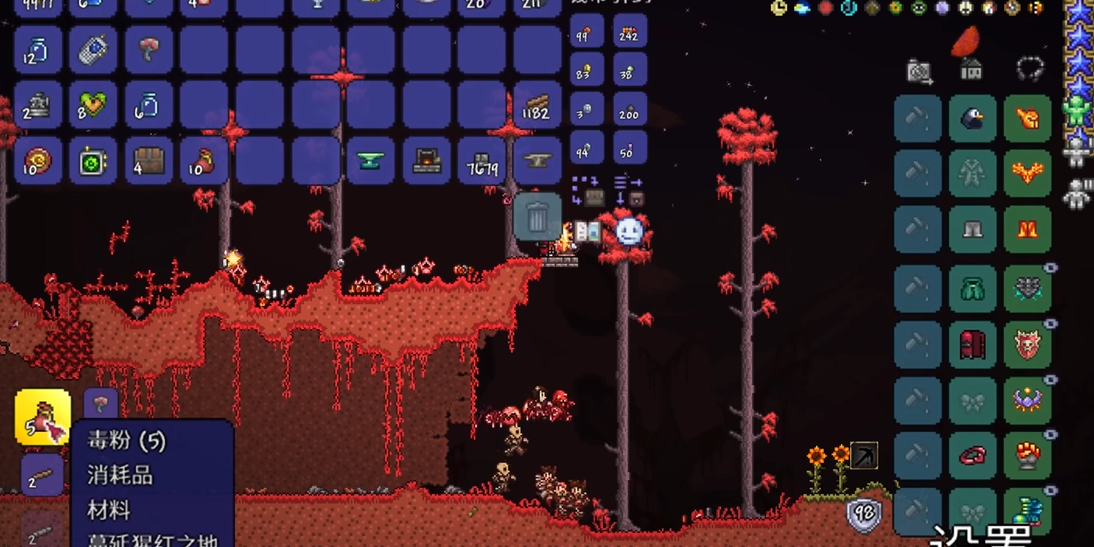The width and height of the screenshot is (1094, 547).
Task: Craft the vicious powder (毒粉) recipe
Action: [x=42, y=416]
